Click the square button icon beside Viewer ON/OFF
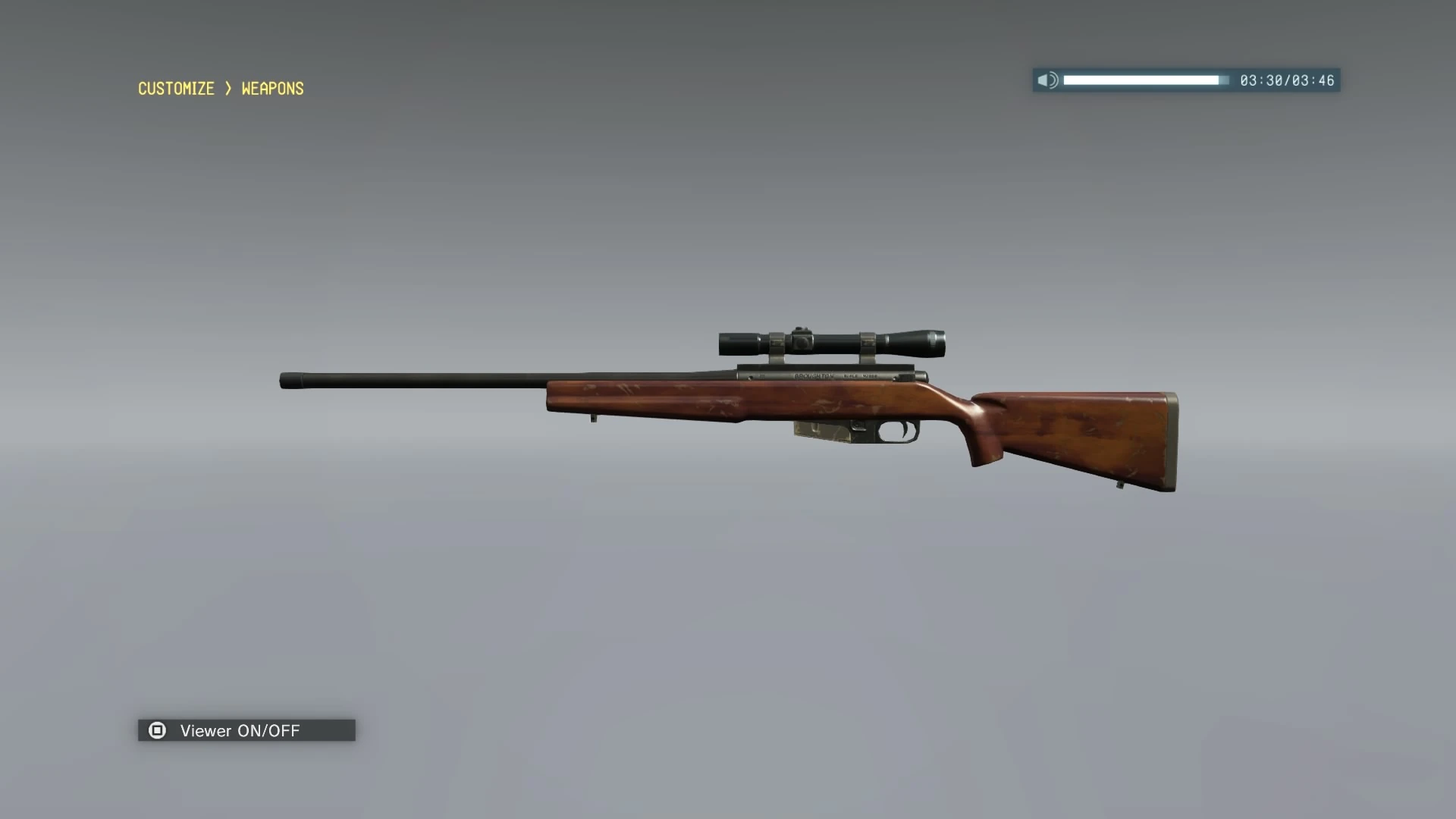 (x=158, y=730)
